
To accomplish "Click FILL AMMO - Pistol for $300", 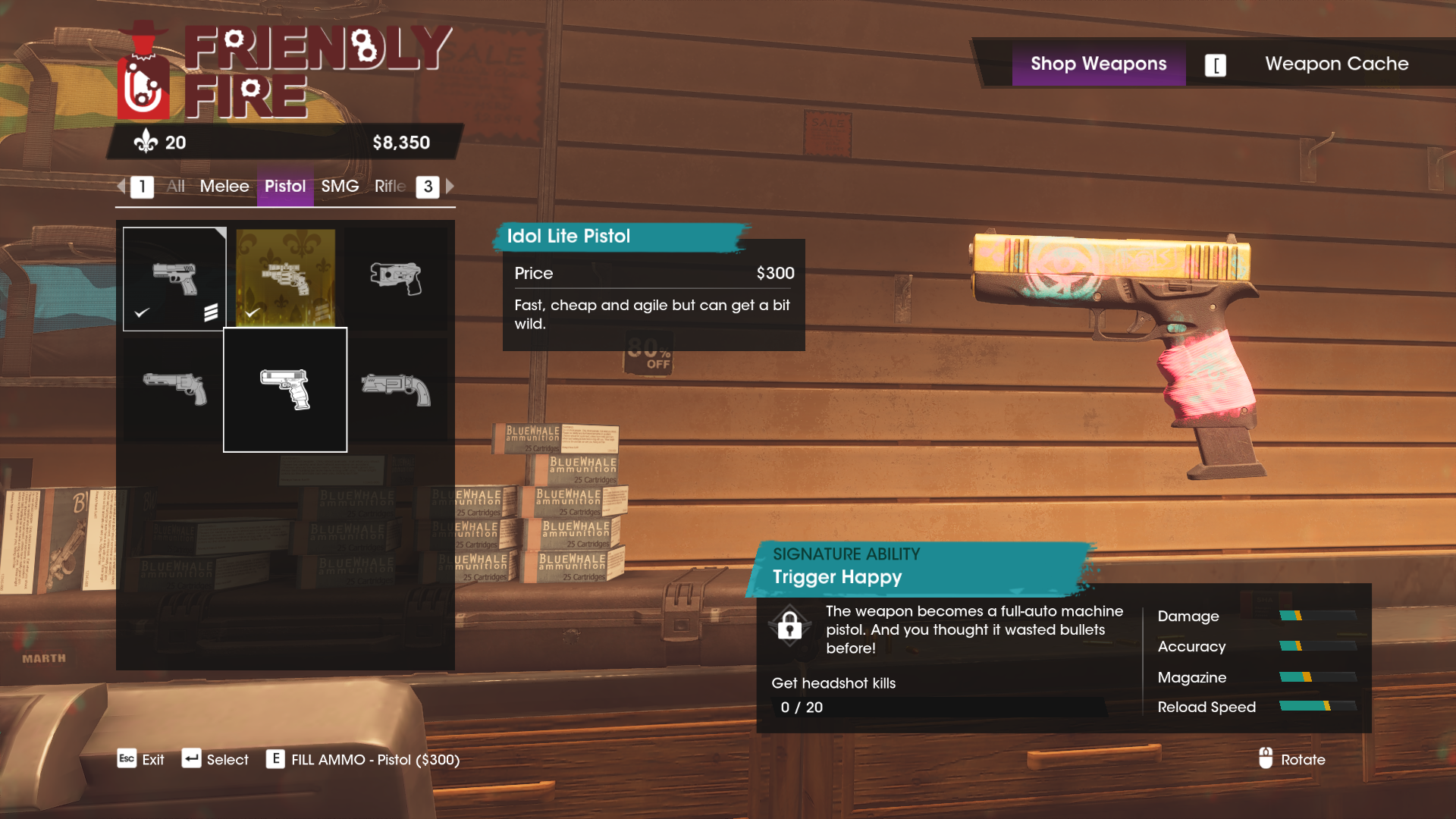I will [373, 759].
